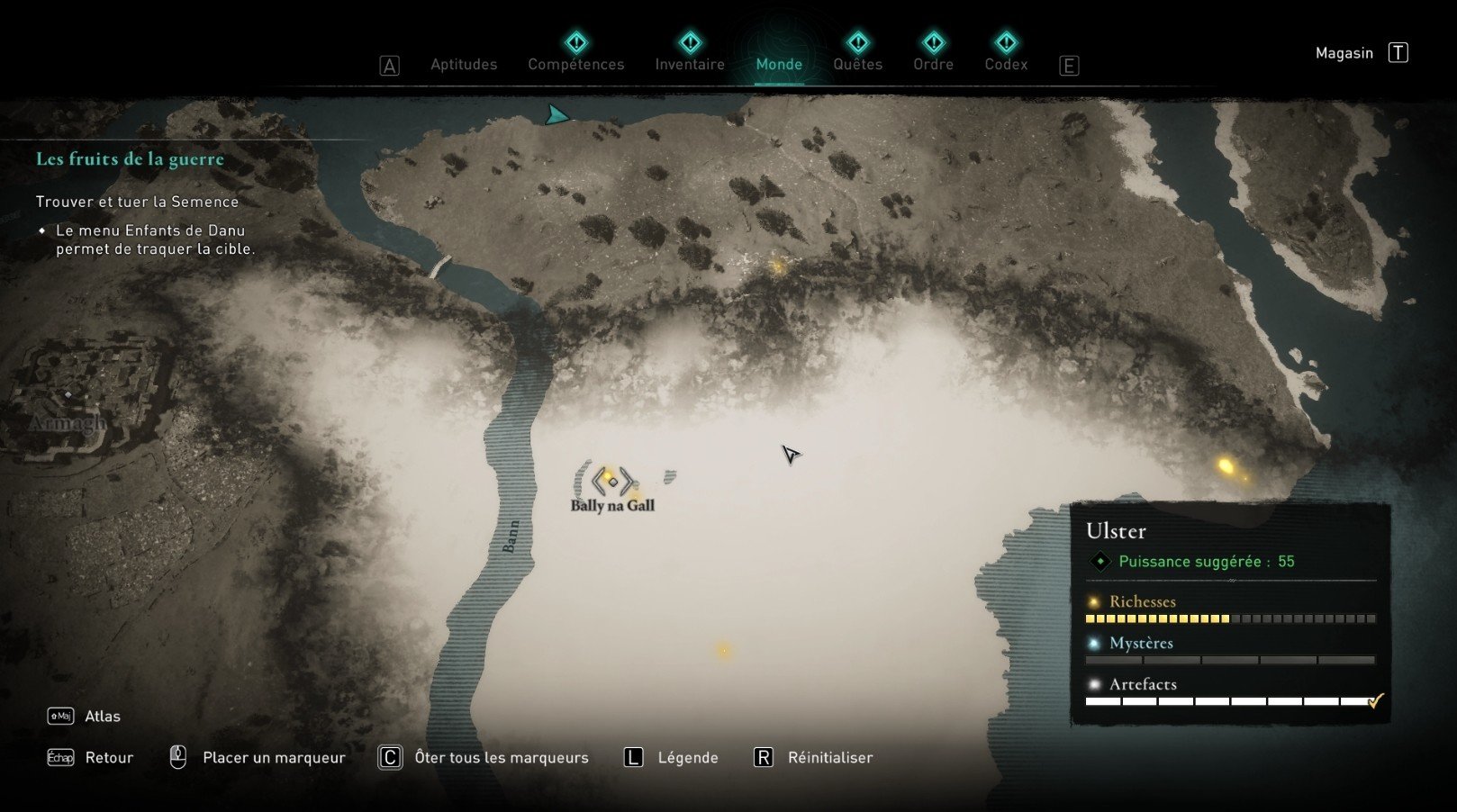This screenshot has height=812, width=1457.
Task: Show the Quêtes tab
Action: pos(857,64)
